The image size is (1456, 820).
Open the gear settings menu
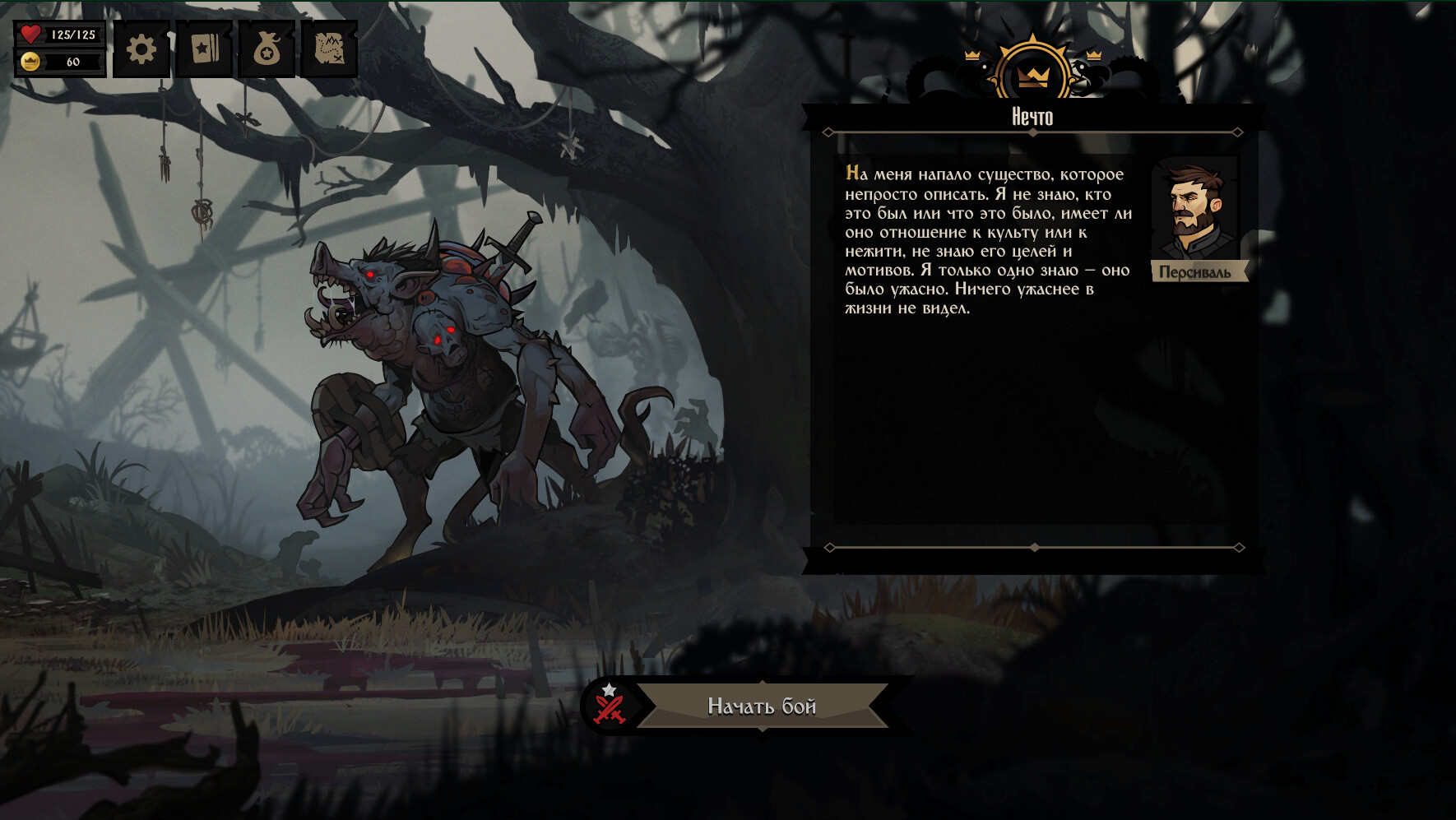coord(141,50)
